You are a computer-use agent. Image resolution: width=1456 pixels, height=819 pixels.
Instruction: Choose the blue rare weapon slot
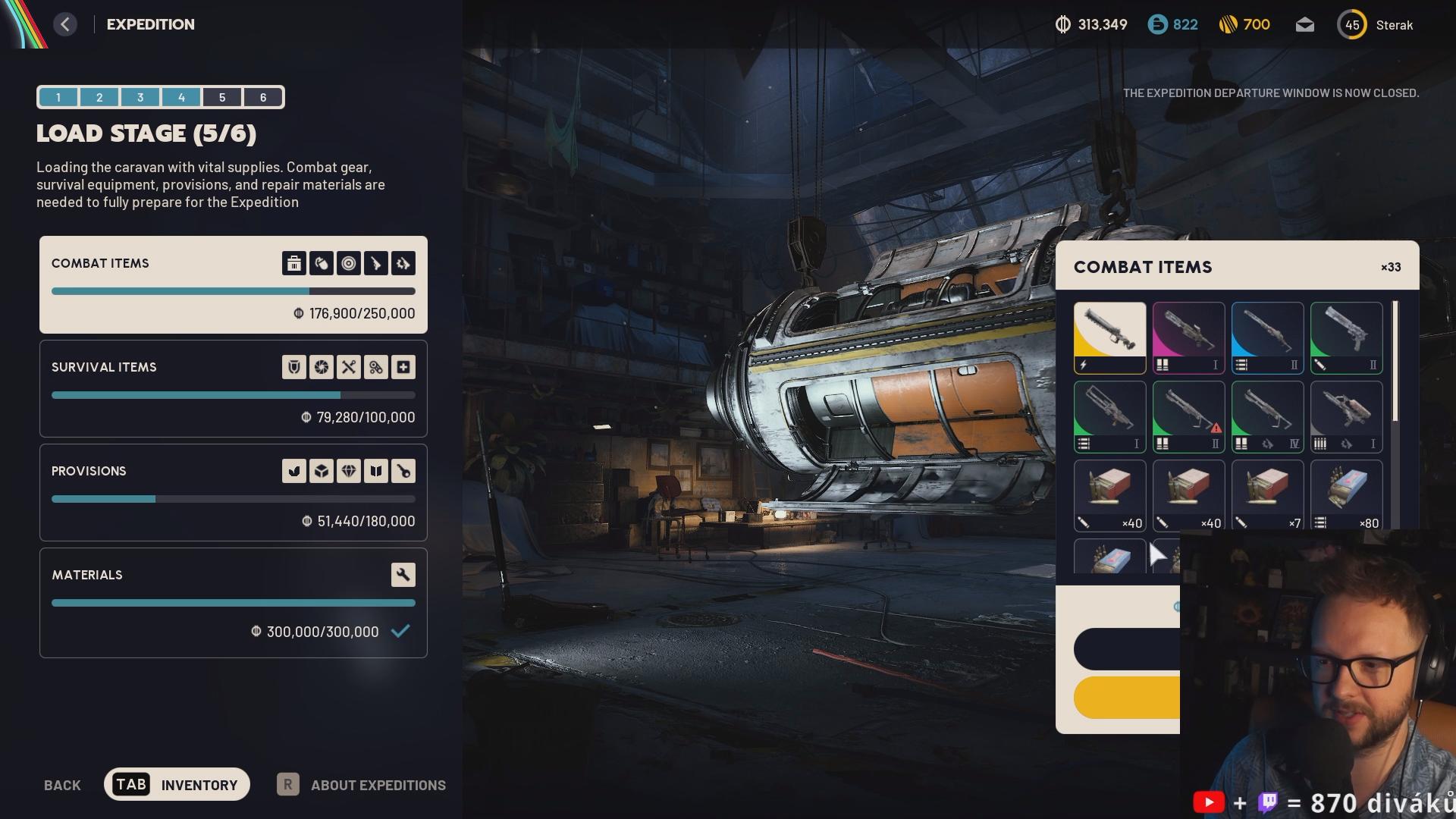(x=1267, y=337)
